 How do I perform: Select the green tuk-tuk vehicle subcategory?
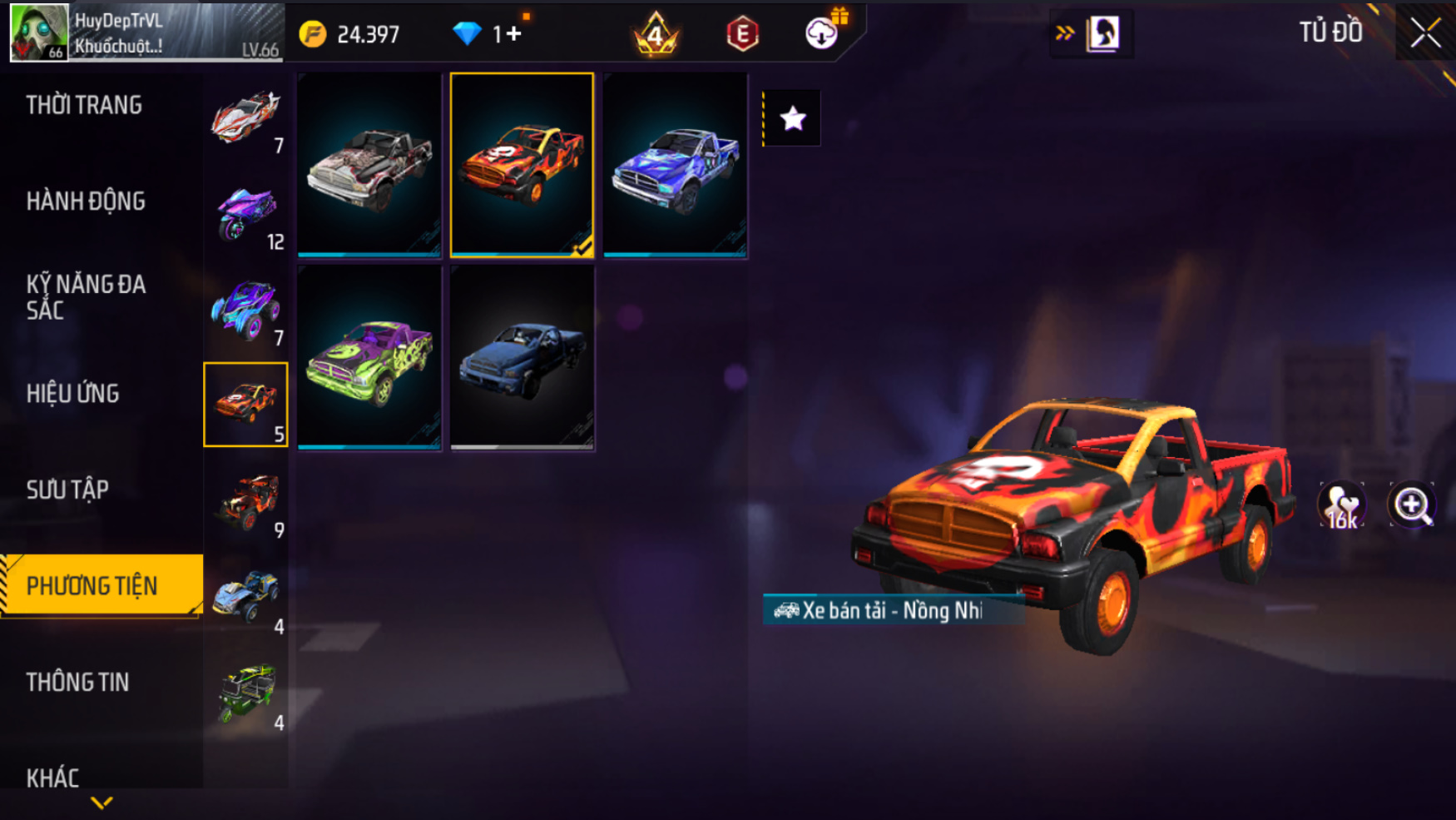pyautogui.click(x=245, y=693)
